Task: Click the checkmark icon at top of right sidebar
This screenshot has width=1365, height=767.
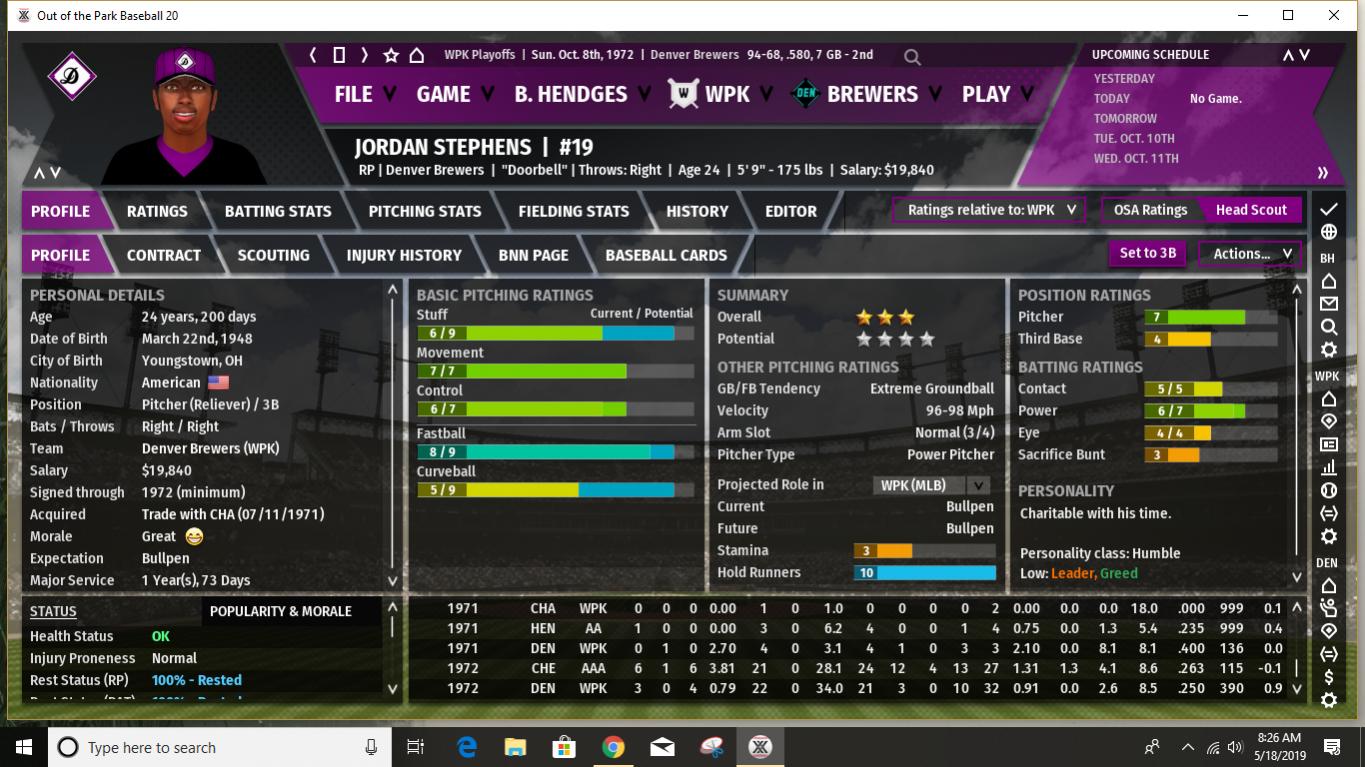Action: coord(1327,208)
